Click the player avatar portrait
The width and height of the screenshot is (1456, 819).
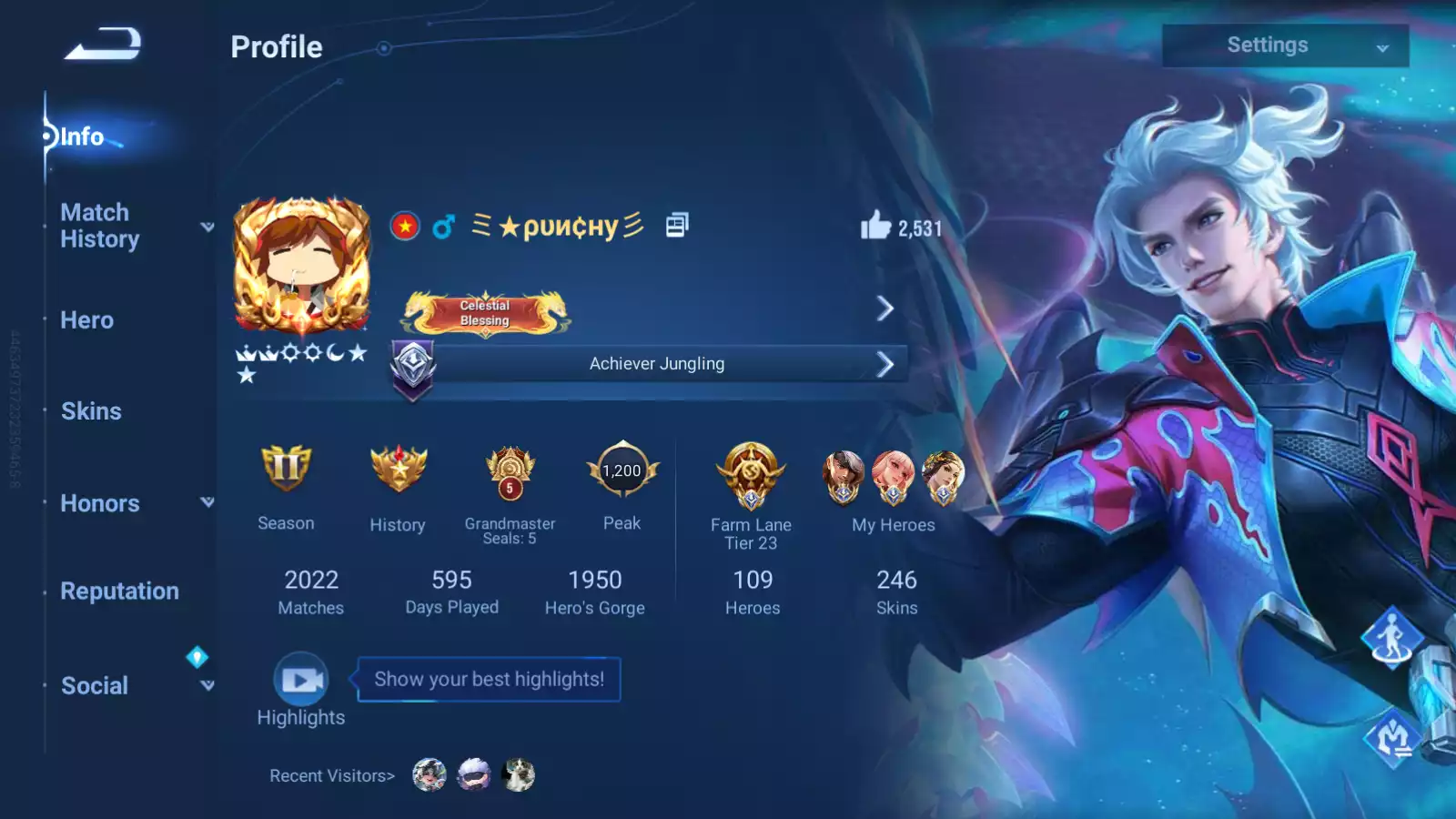(x=302, y=266)
